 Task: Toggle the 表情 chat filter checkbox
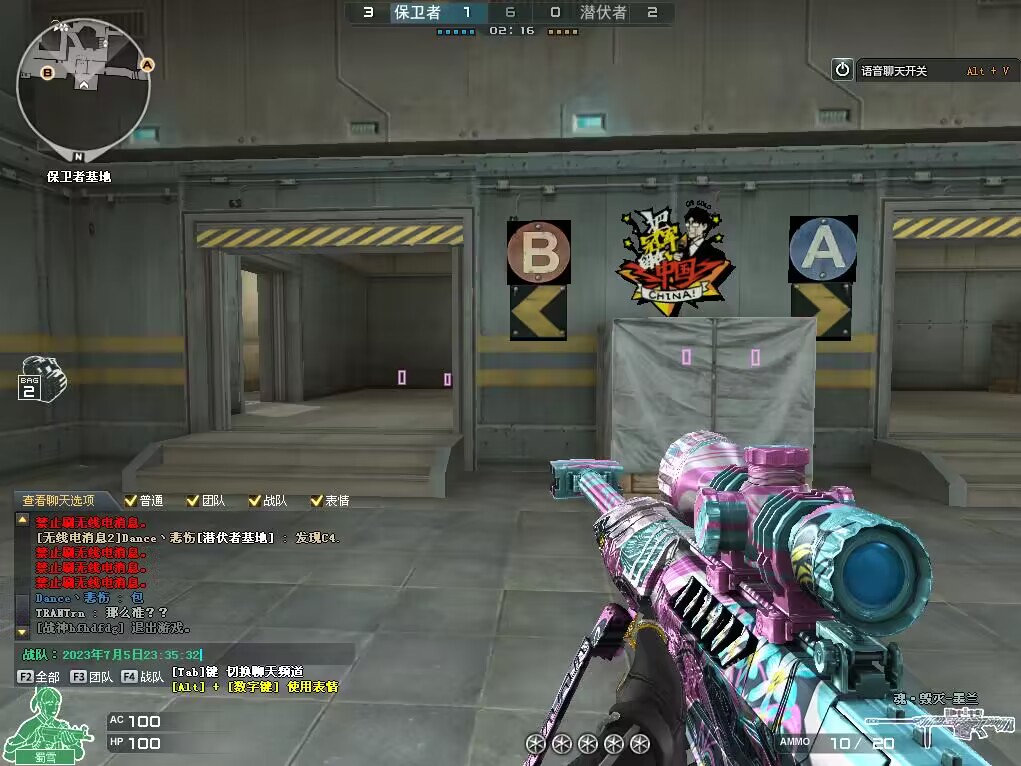tap(317, 500)
